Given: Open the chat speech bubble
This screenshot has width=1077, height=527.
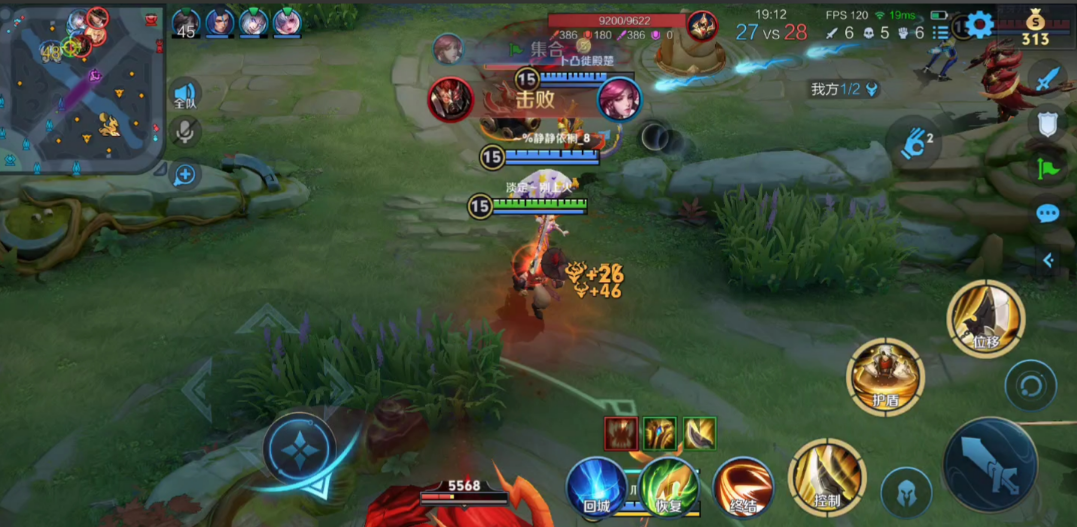Looking at the screenshot, I should (1047, 213).
